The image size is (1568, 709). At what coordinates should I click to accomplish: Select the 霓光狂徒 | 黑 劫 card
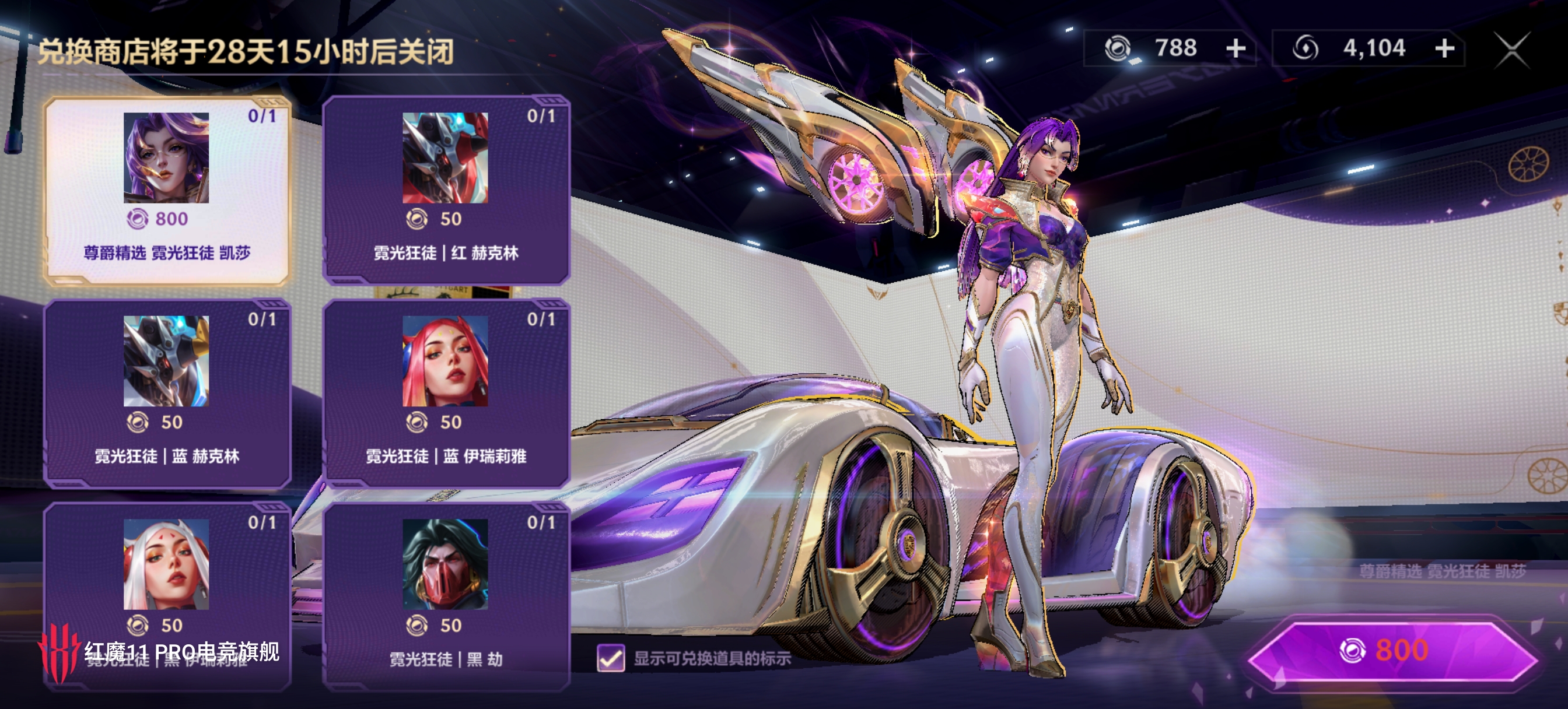pyautogui.click(x=446, y=596)
